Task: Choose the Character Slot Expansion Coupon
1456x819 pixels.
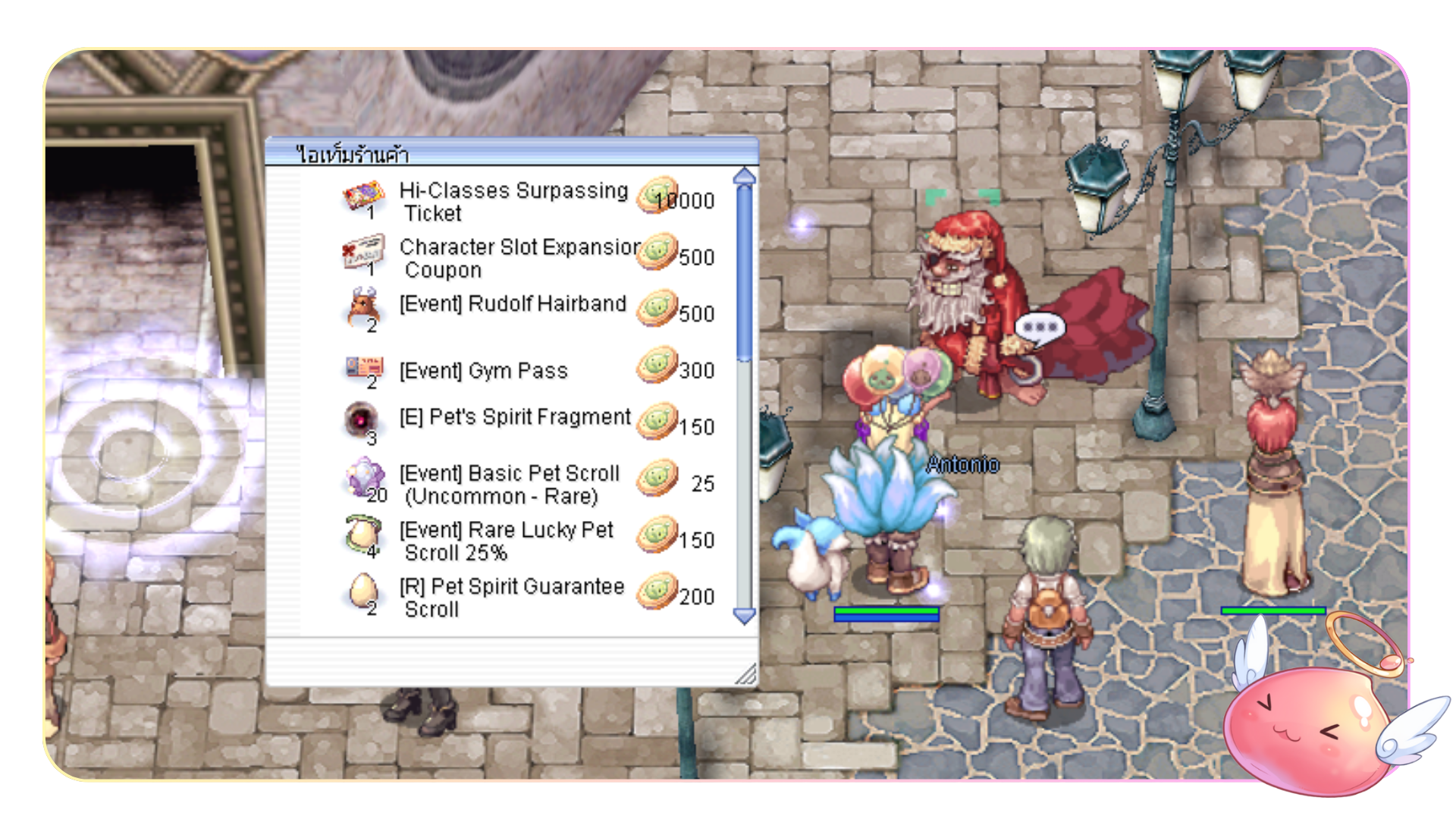Action: pyautogui.click(x=519, y=258)
